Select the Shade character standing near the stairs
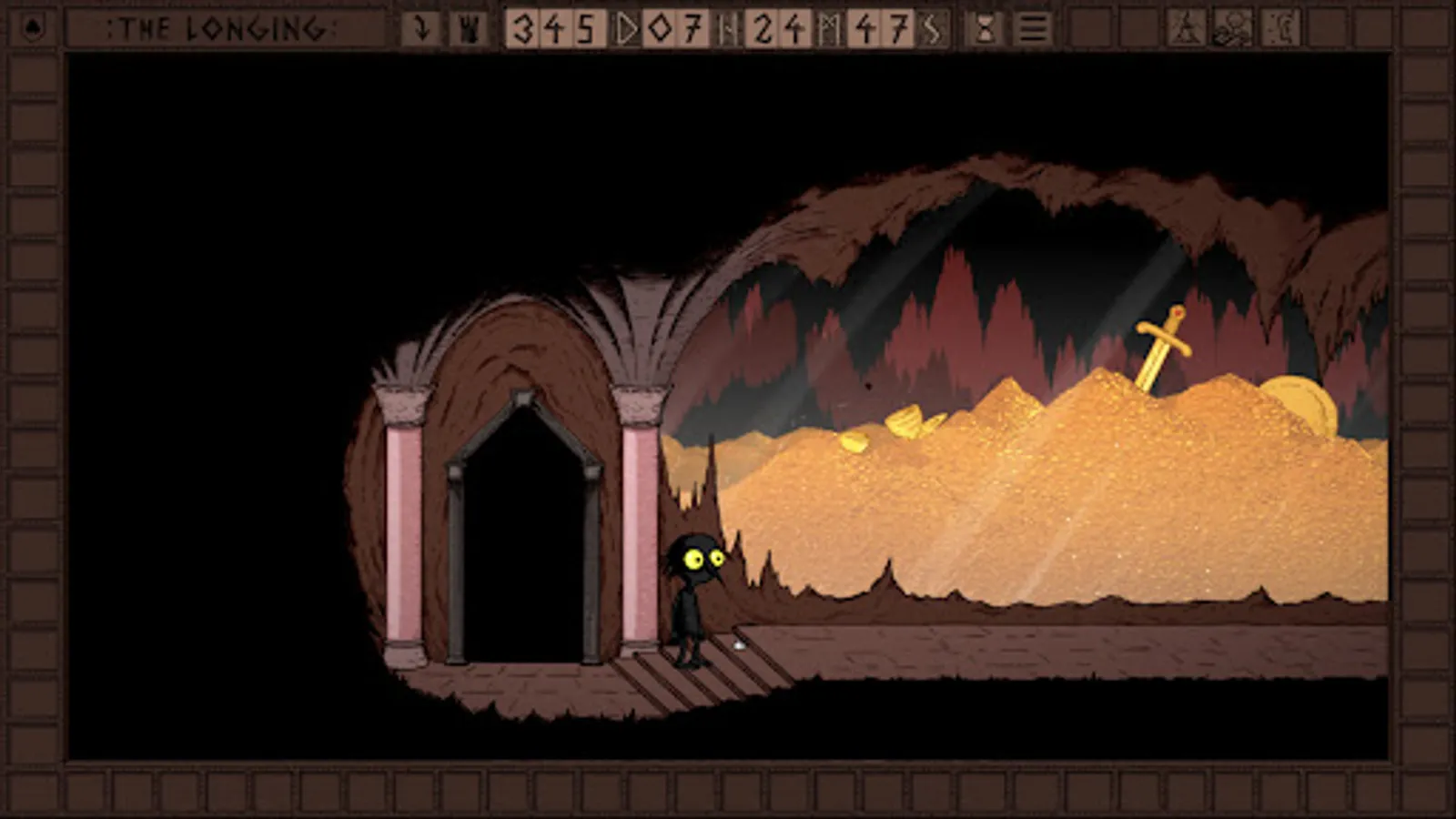1456x819 pixels. pyautogui.click(x=689, y=596)
